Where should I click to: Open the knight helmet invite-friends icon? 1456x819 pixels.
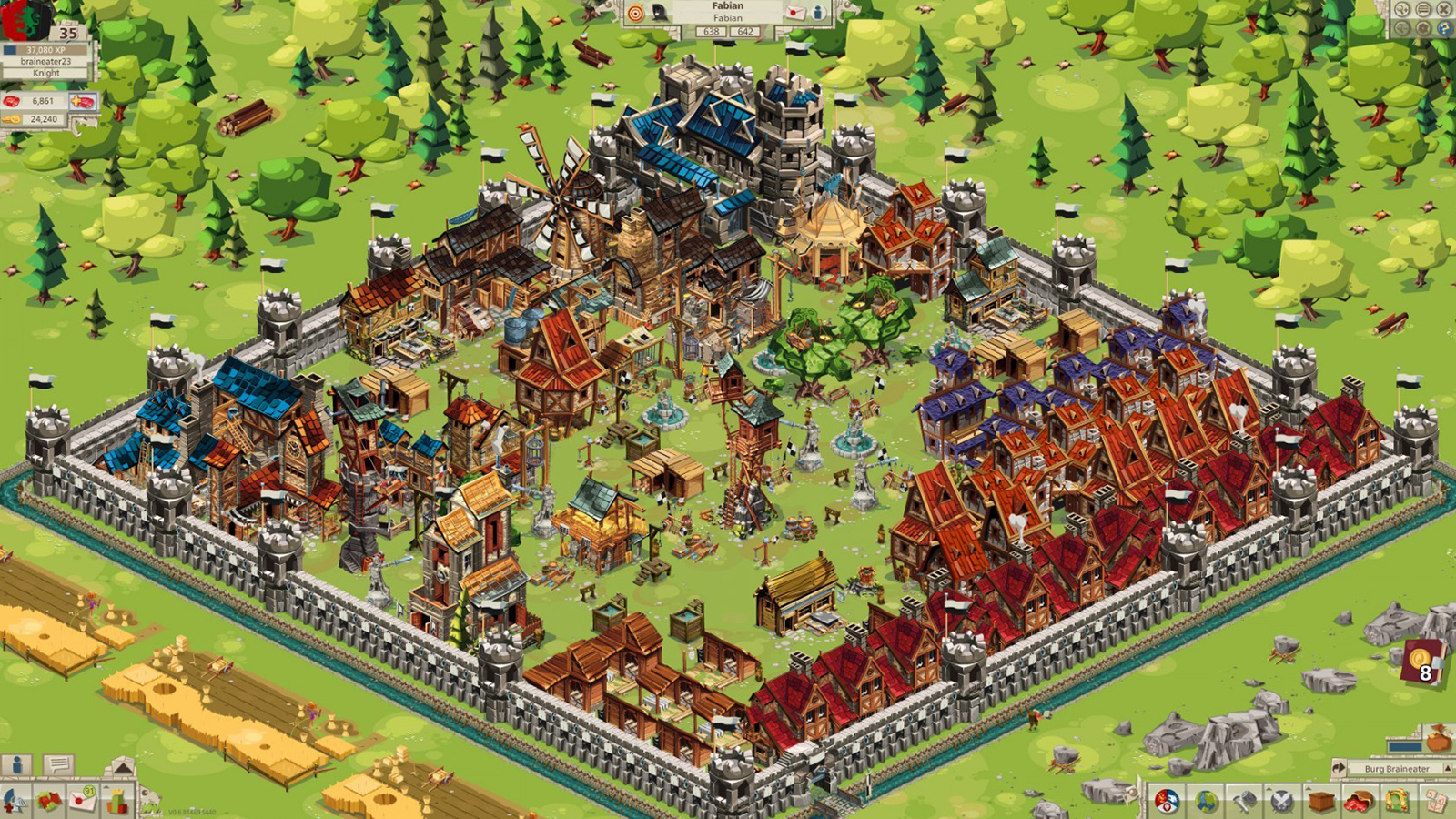click(15, 801)
